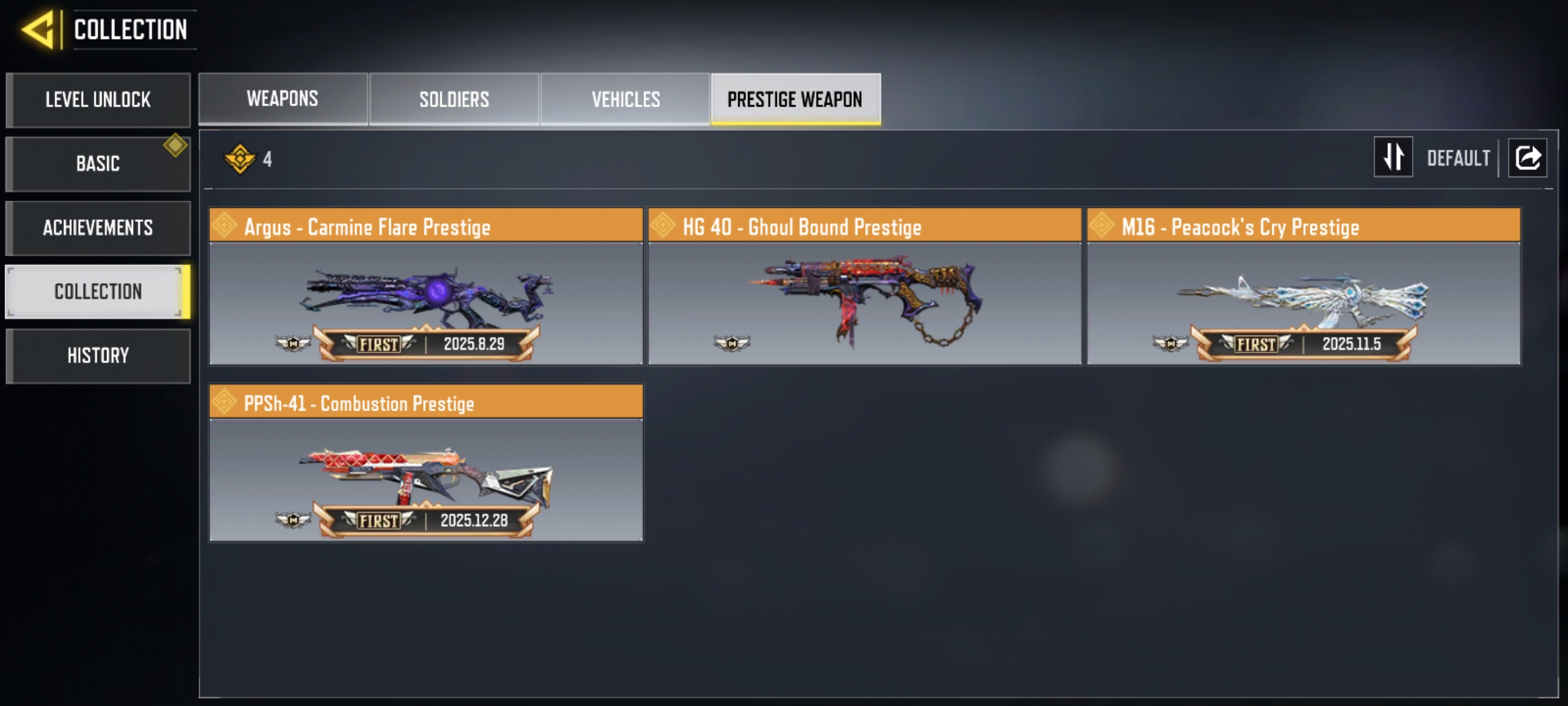Select the Collection sidebar entry

(98, 292)
